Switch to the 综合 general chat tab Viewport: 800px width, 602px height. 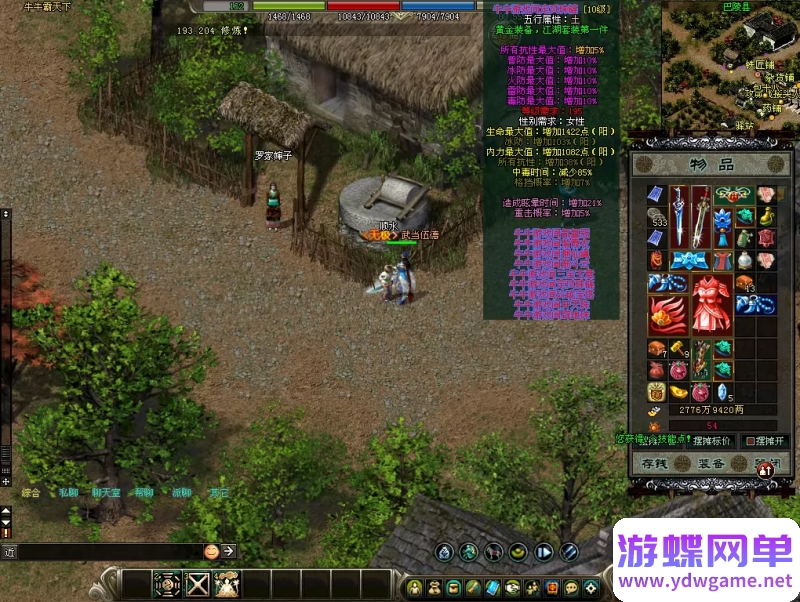coord(31,493)
